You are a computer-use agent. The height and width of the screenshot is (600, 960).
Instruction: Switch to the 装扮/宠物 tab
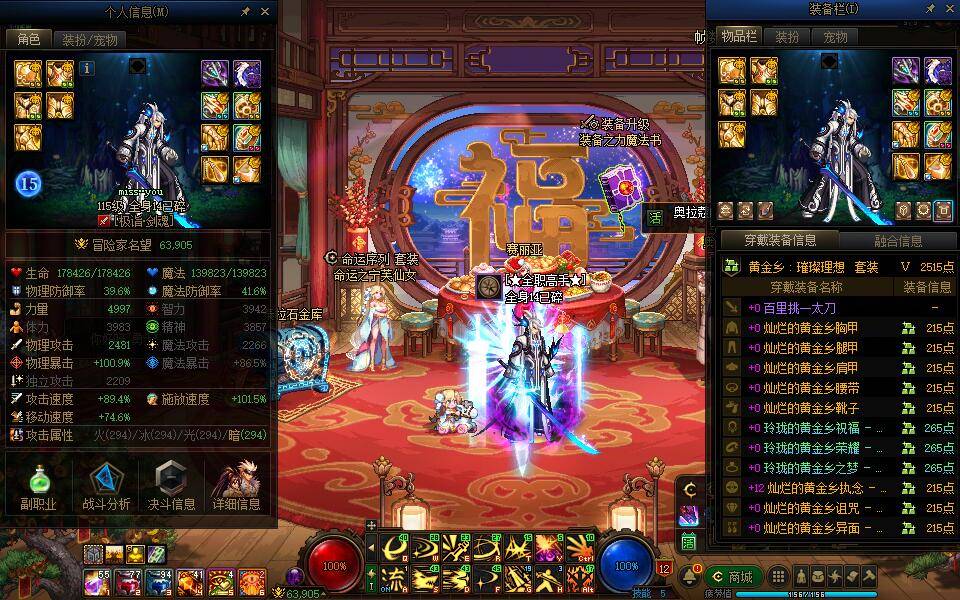tap(89, 39)
